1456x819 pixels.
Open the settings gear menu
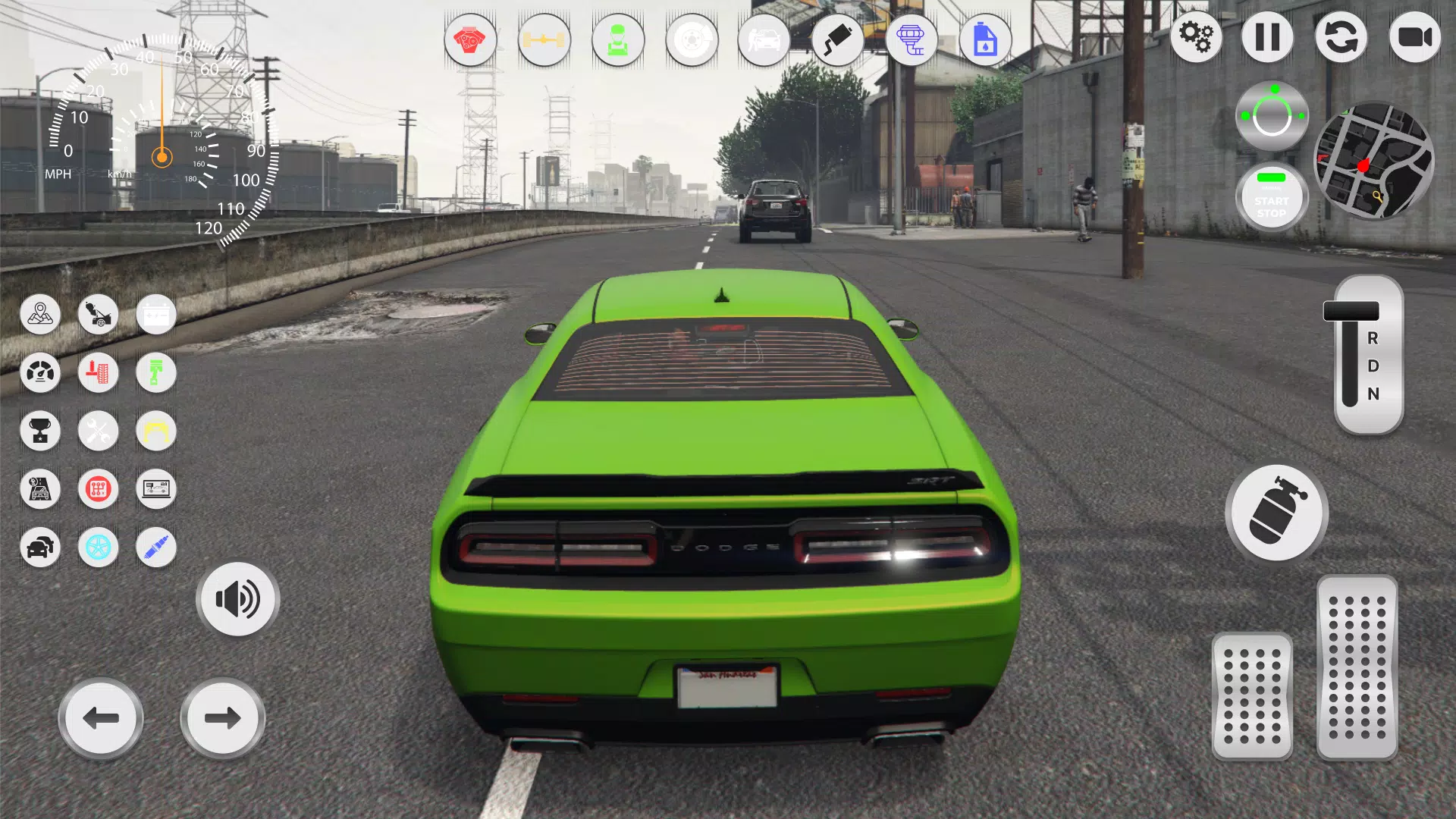pyautogui.click(x=1197, y=36)
